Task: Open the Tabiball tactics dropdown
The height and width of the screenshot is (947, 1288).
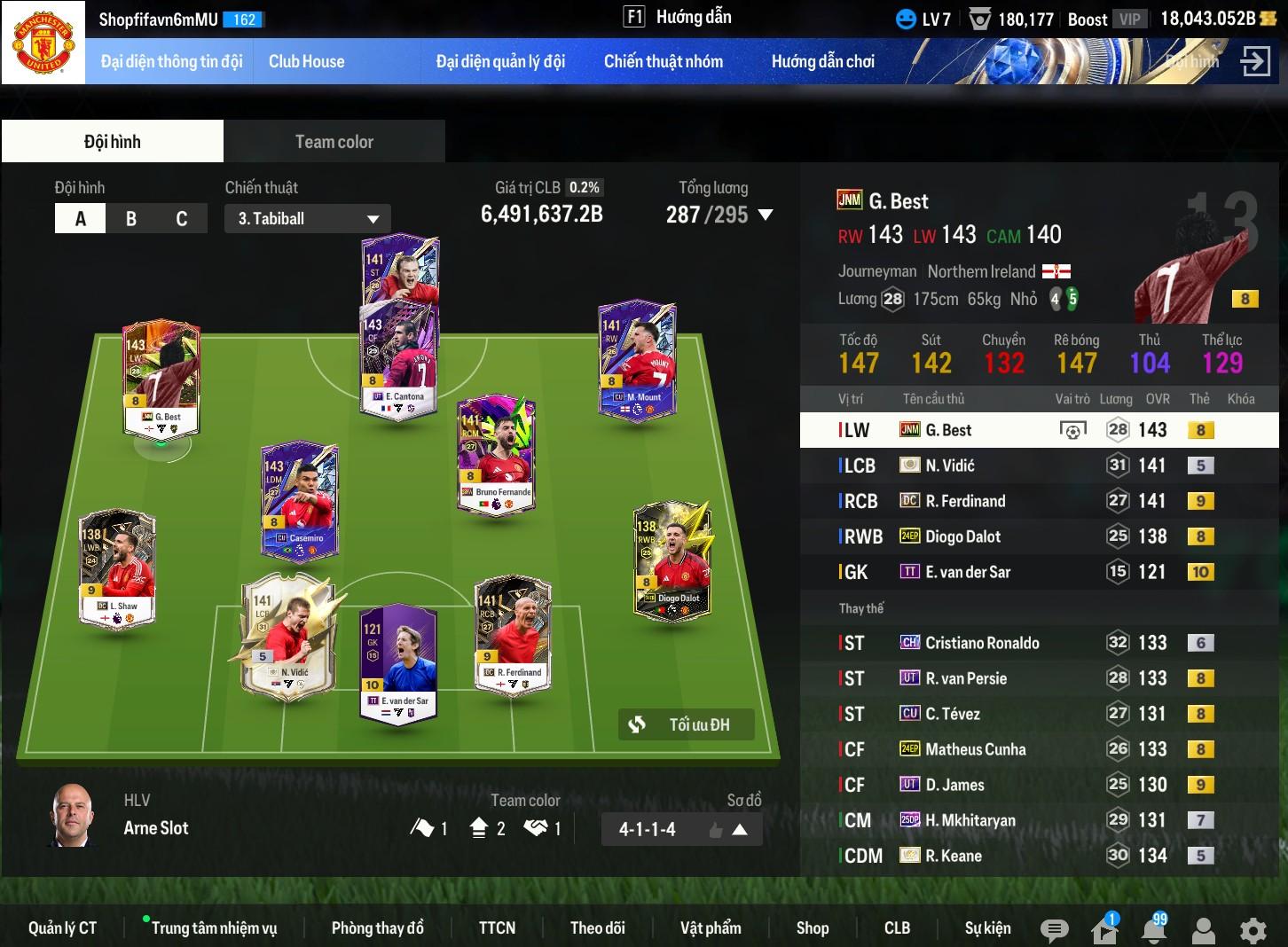Action: coord(307,219)
